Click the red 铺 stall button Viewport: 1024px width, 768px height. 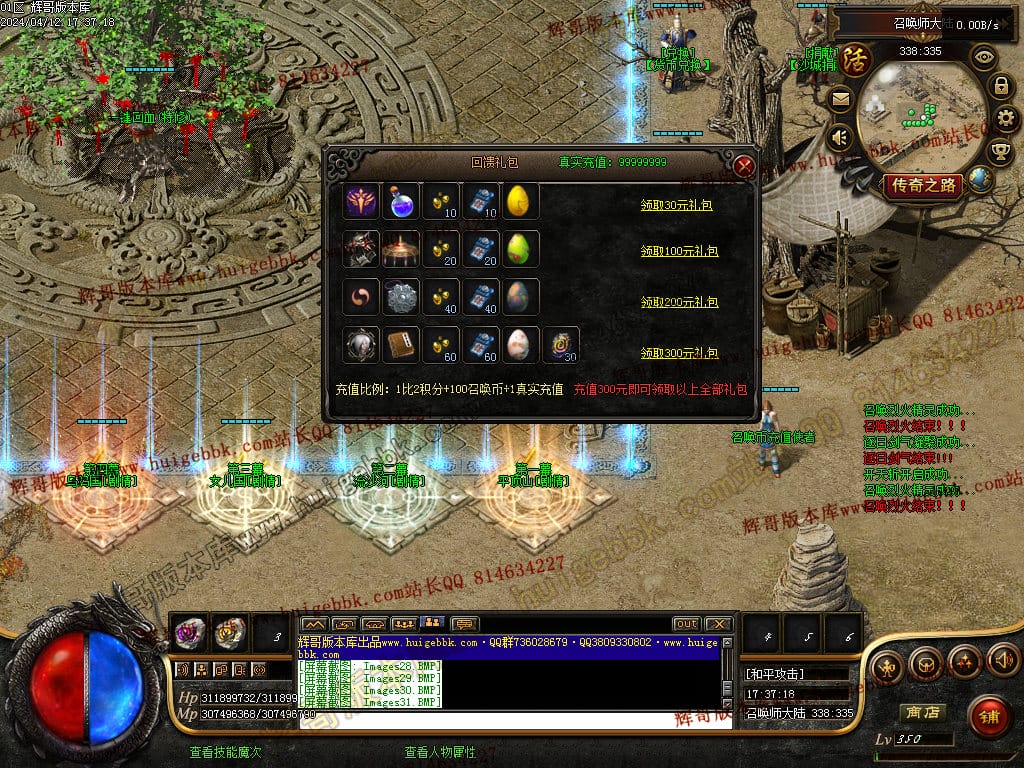coord(989,715)
